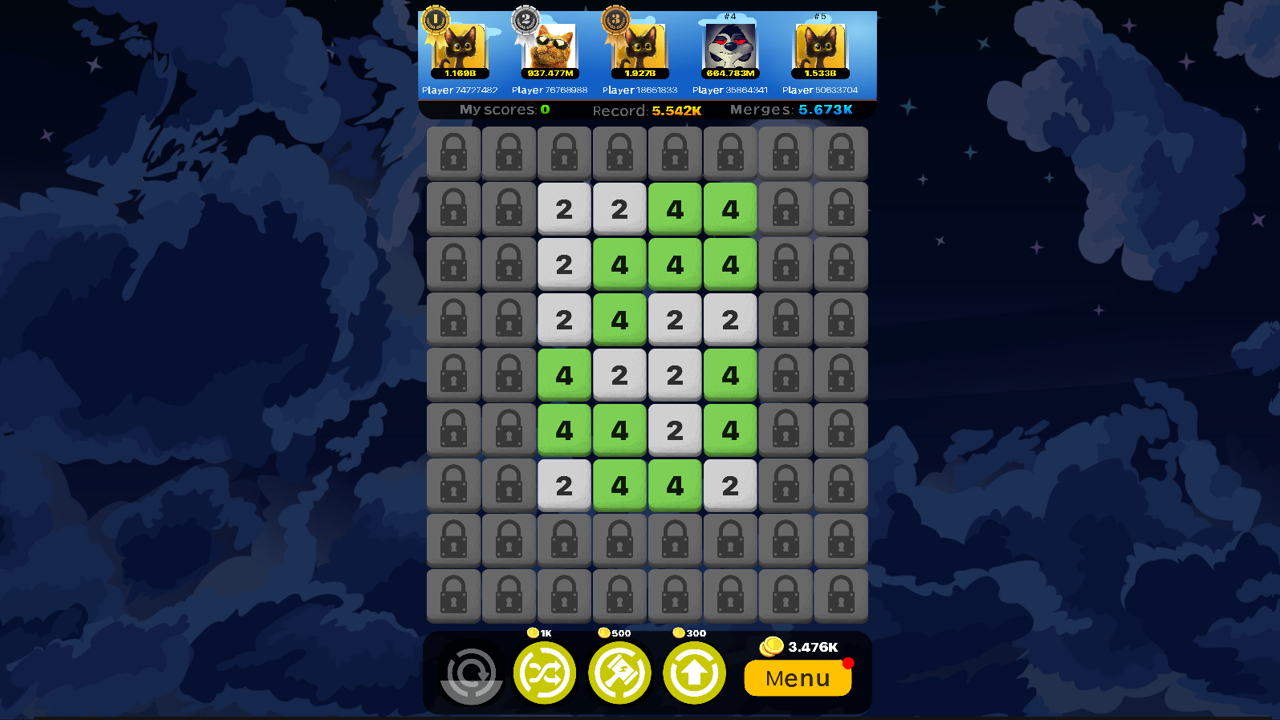
Task: Select a green 4 tile in the bottom row
Action: (620, 485)
